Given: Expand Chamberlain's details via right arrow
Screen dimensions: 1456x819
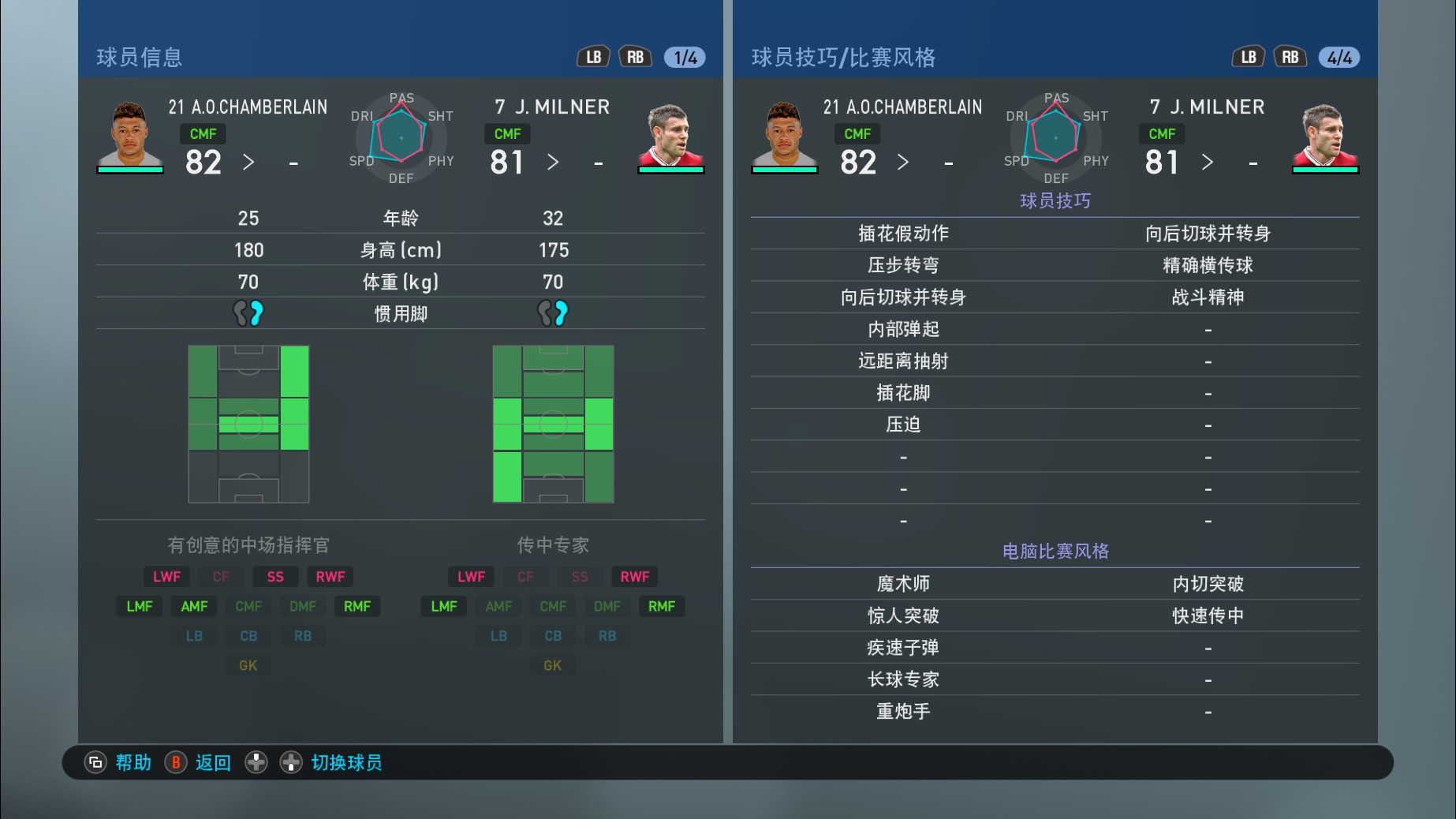Looking at the screenshot, I should click(x=249, y=163).
